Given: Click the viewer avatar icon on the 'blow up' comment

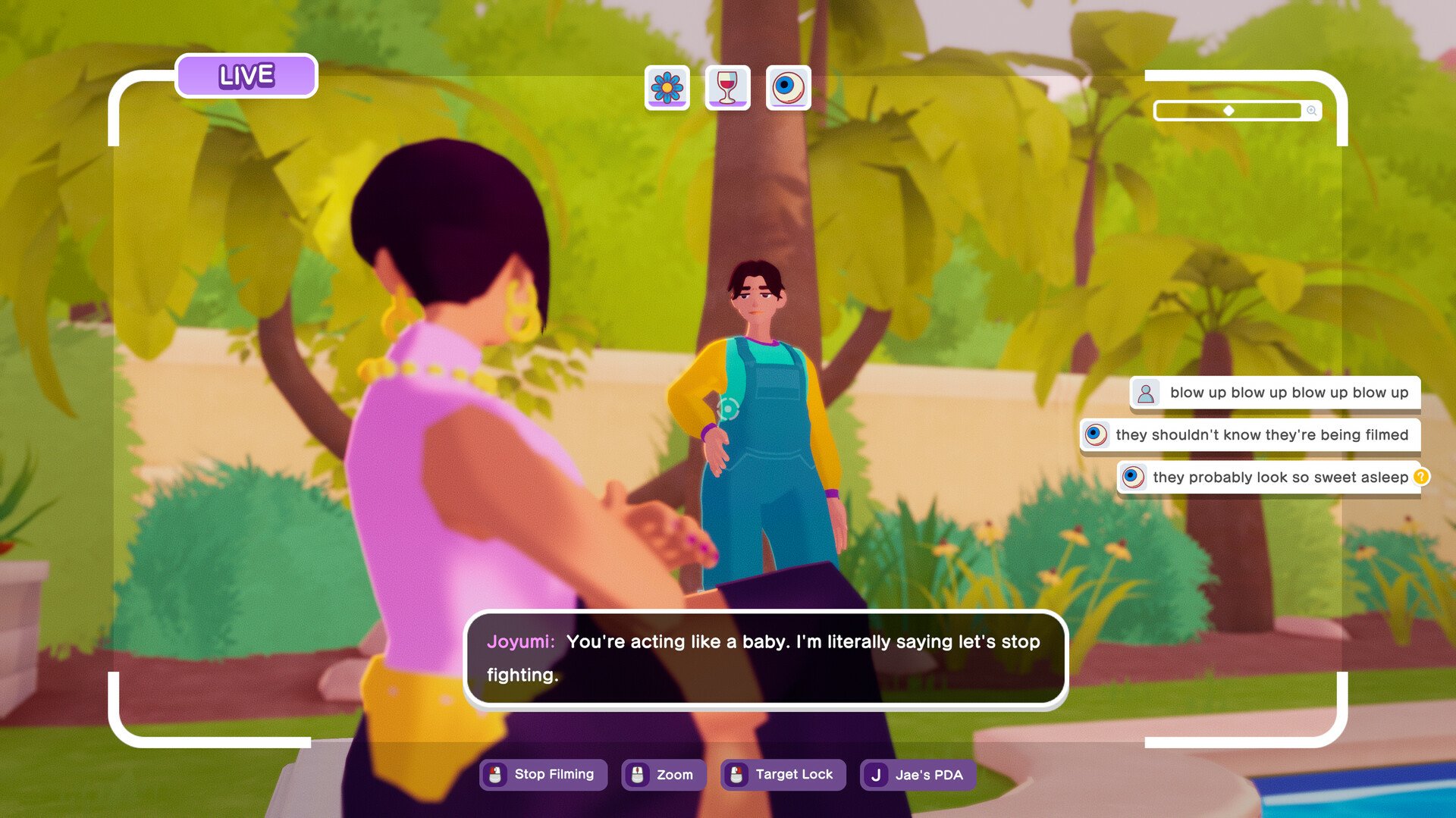Looking at the screenshot, I should point(1145,393).
